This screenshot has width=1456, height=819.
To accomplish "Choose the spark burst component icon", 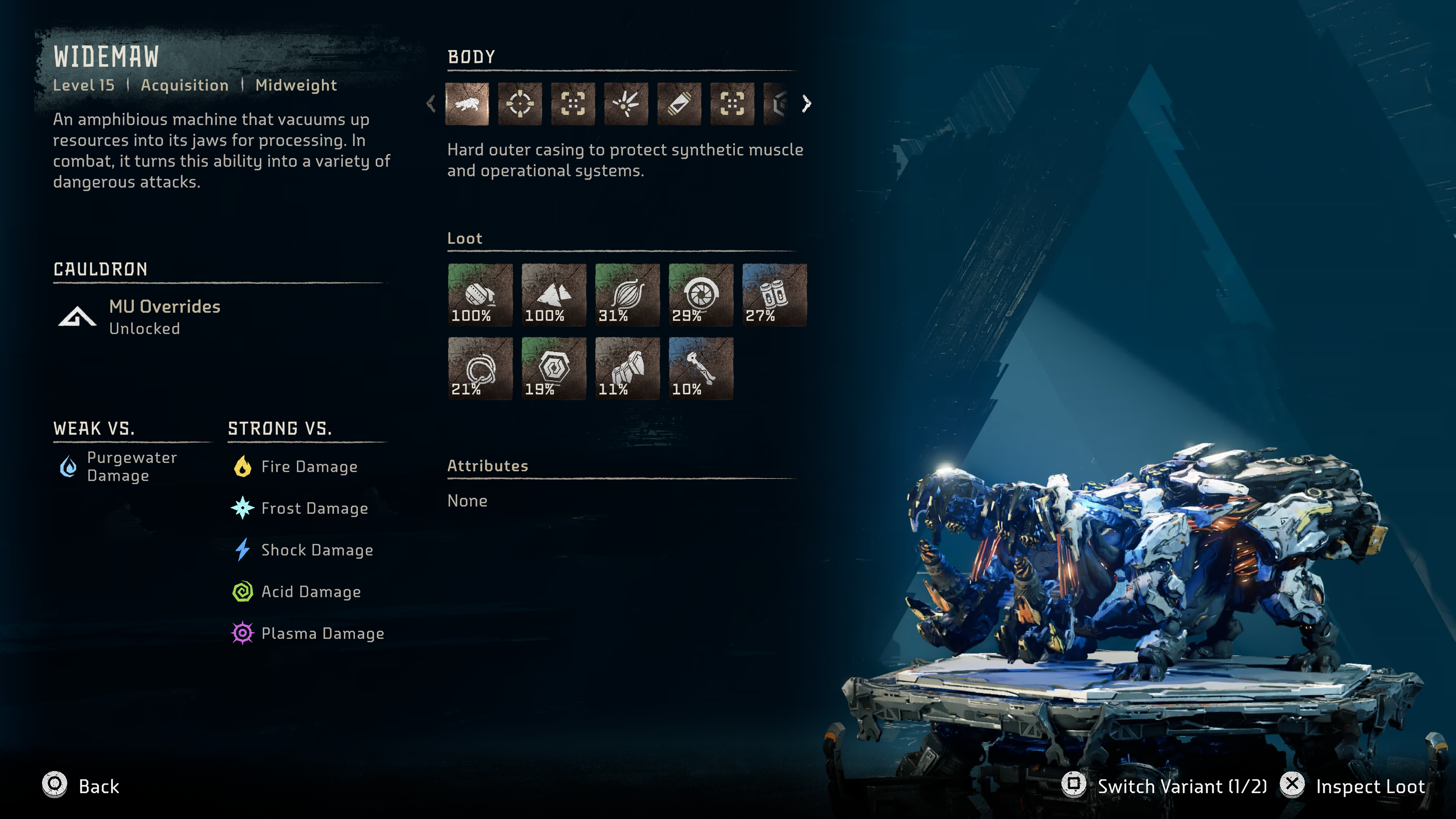I will click(626, 104).
